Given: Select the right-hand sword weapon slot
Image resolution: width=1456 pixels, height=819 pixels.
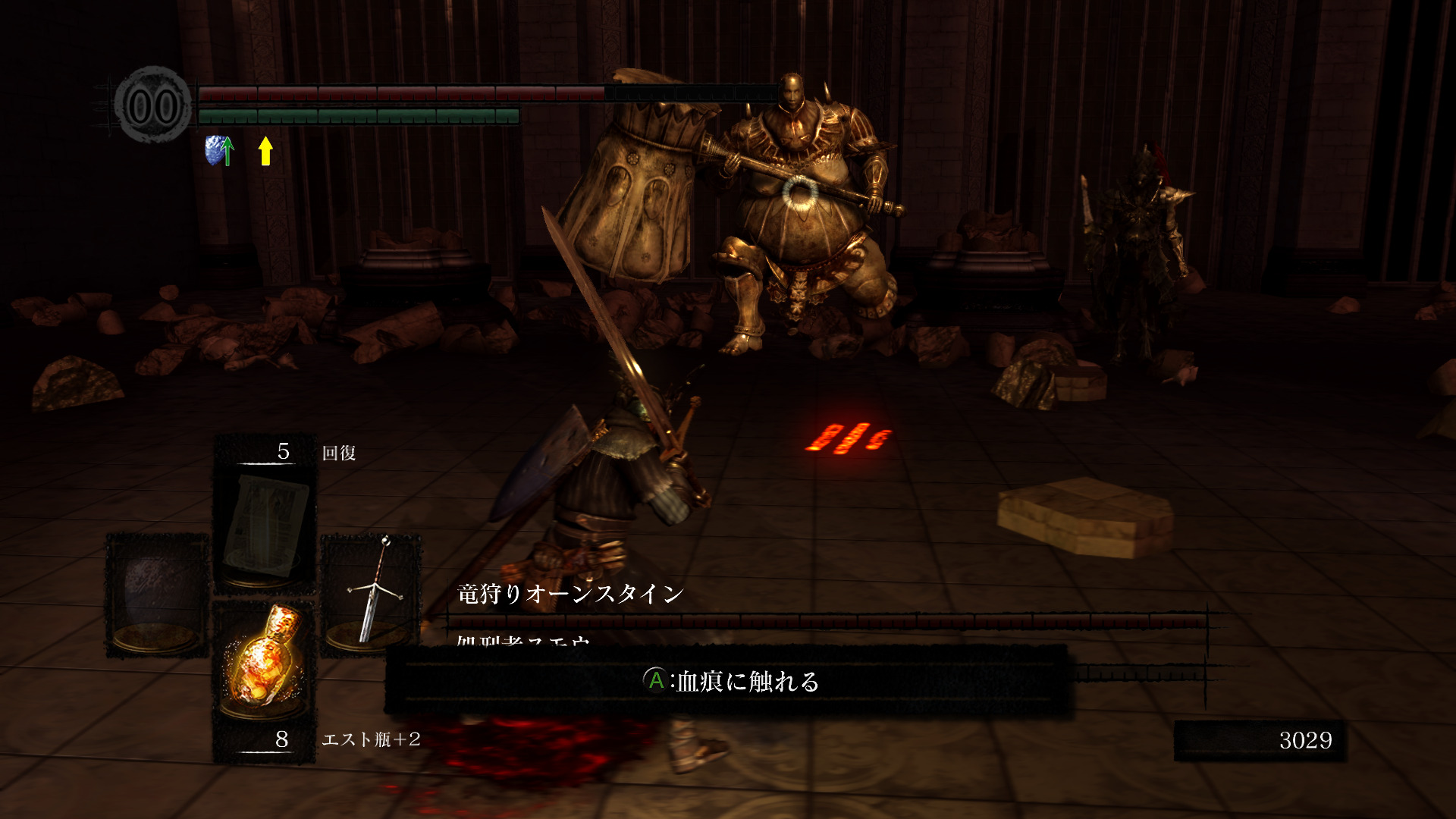Looking at the screenshot, I should tap(372, 594).
